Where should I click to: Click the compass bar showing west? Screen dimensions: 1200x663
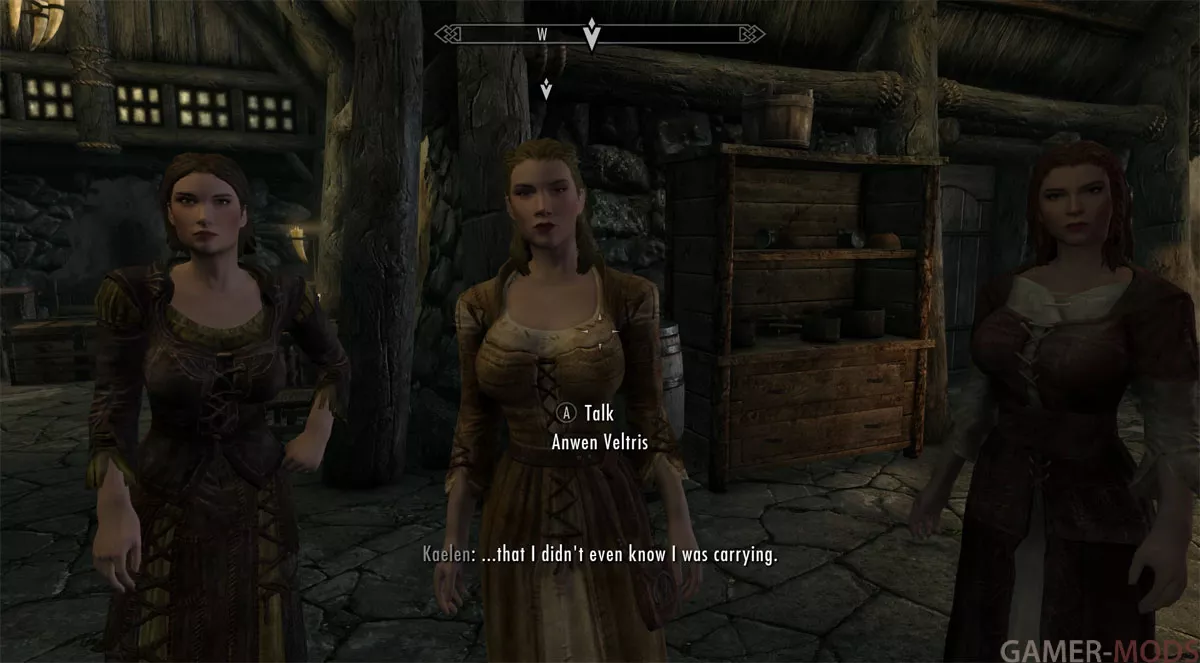tap(543, 34)
